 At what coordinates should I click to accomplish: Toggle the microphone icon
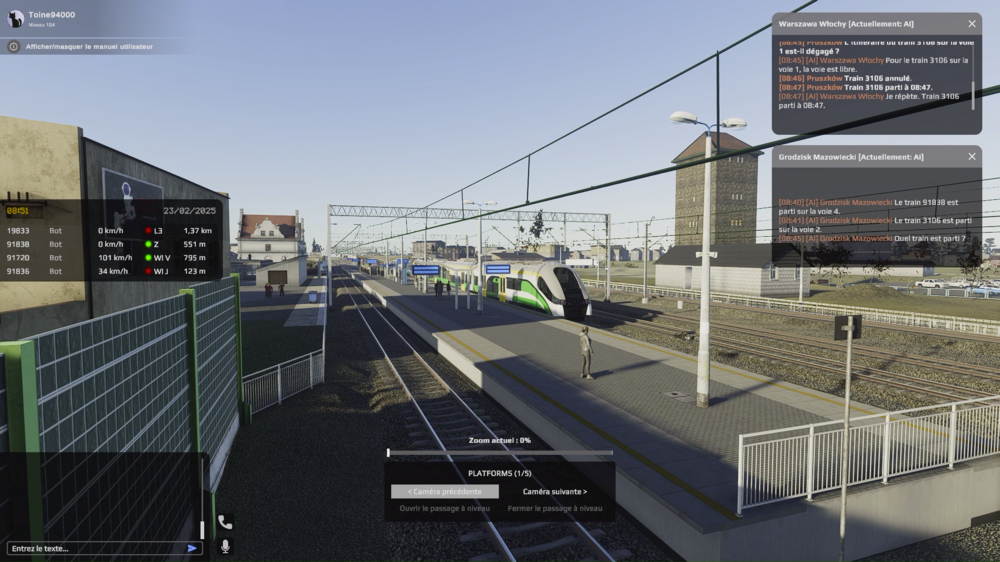[x=225, y=547]
